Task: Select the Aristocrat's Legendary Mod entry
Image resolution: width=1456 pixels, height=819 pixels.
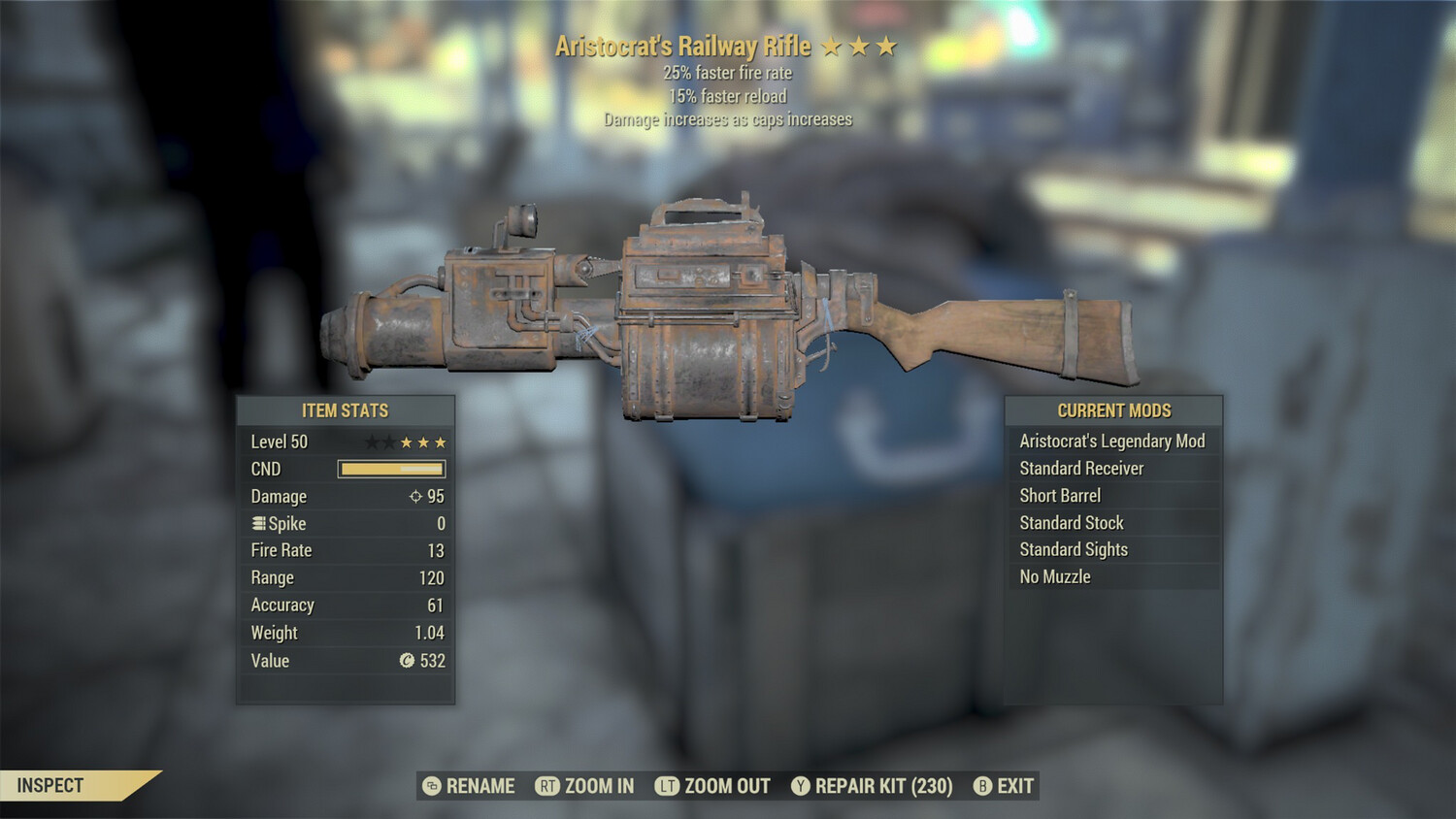Action: pyautogui.click(x=1111, y=441)
